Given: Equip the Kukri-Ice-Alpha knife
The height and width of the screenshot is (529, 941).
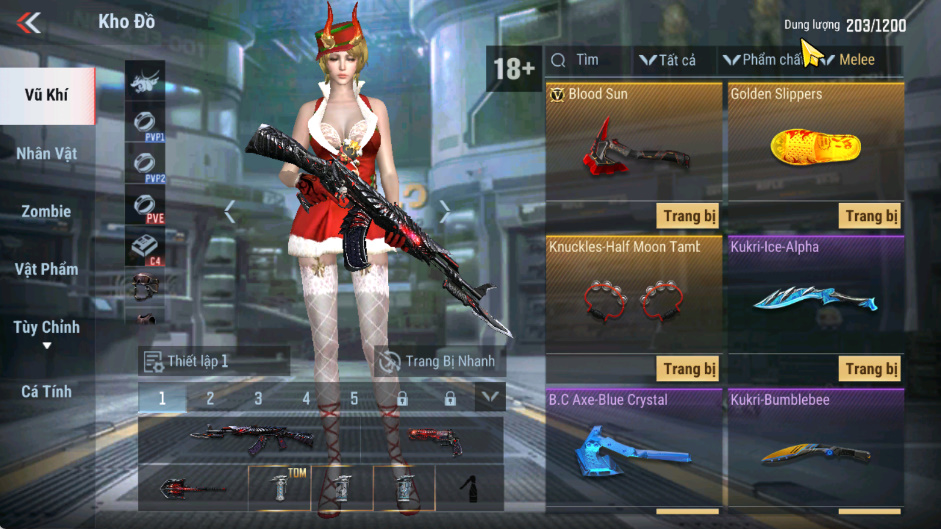Looking at the screenshot, I should point(871,369).
